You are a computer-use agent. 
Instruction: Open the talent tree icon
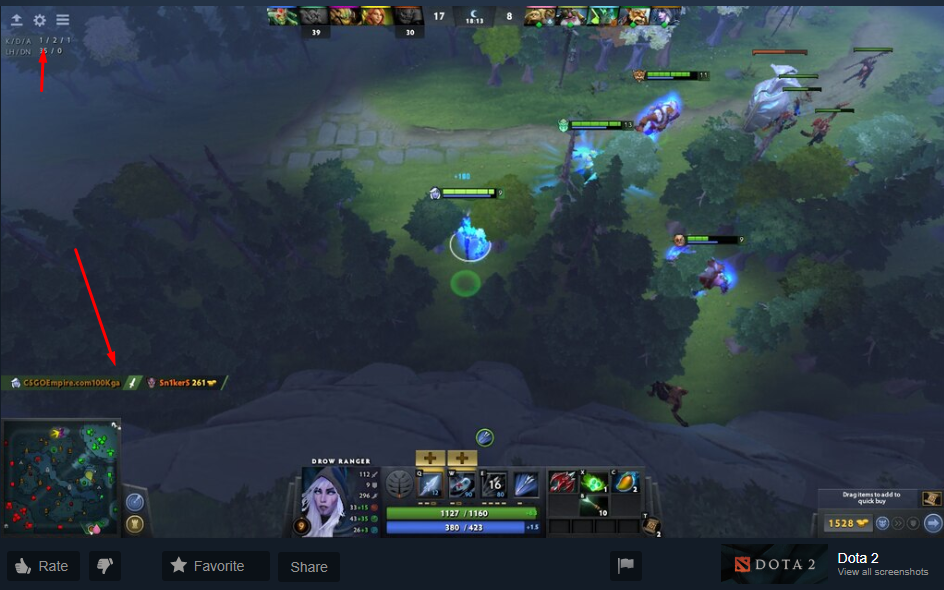coord(399,485)
